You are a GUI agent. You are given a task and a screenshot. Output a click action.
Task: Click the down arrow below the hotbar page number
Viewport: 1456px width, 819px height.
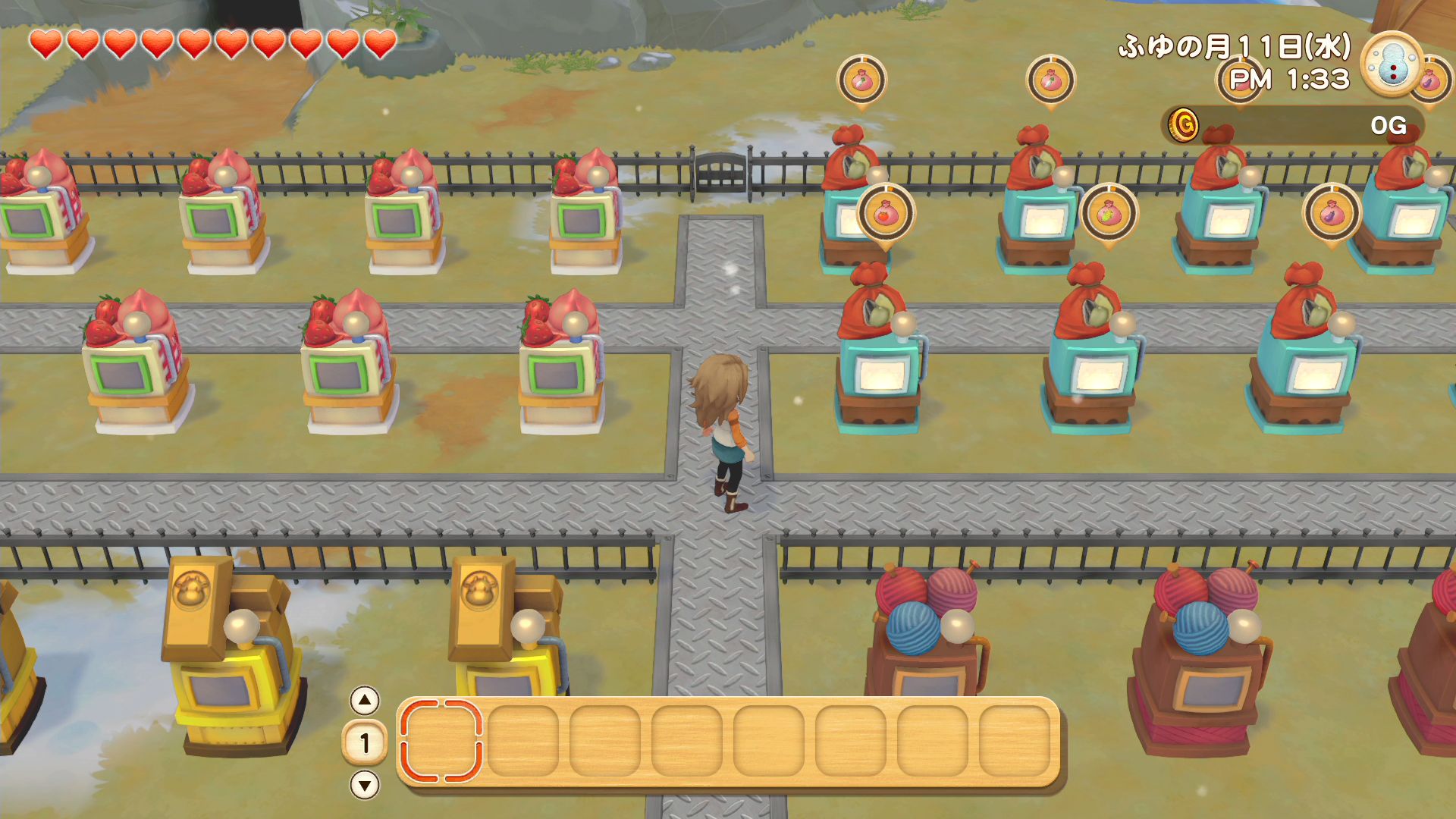[x=365, y=784]
